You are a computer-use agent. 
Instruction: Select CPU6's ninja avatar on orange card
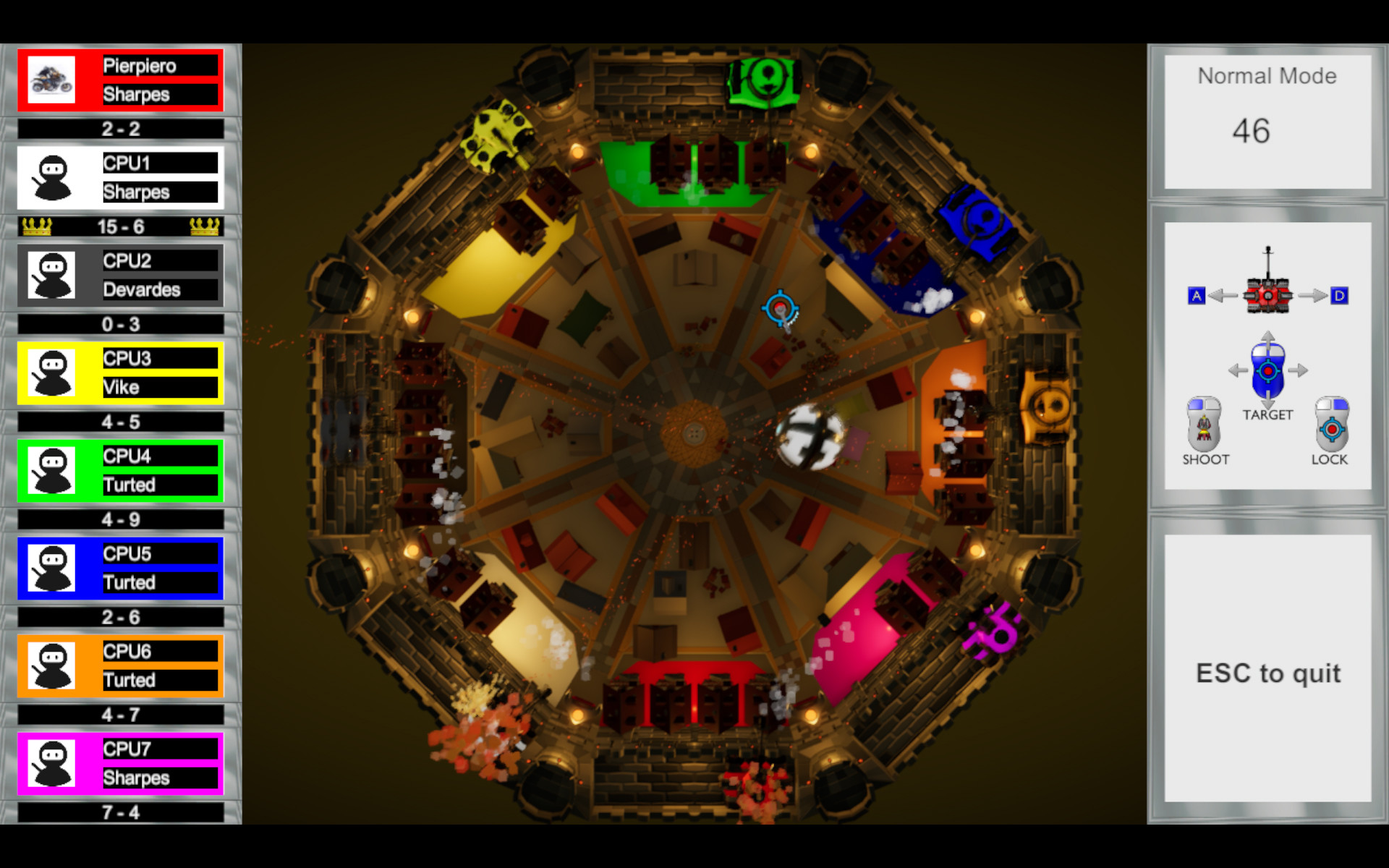[x=51, y=665]
